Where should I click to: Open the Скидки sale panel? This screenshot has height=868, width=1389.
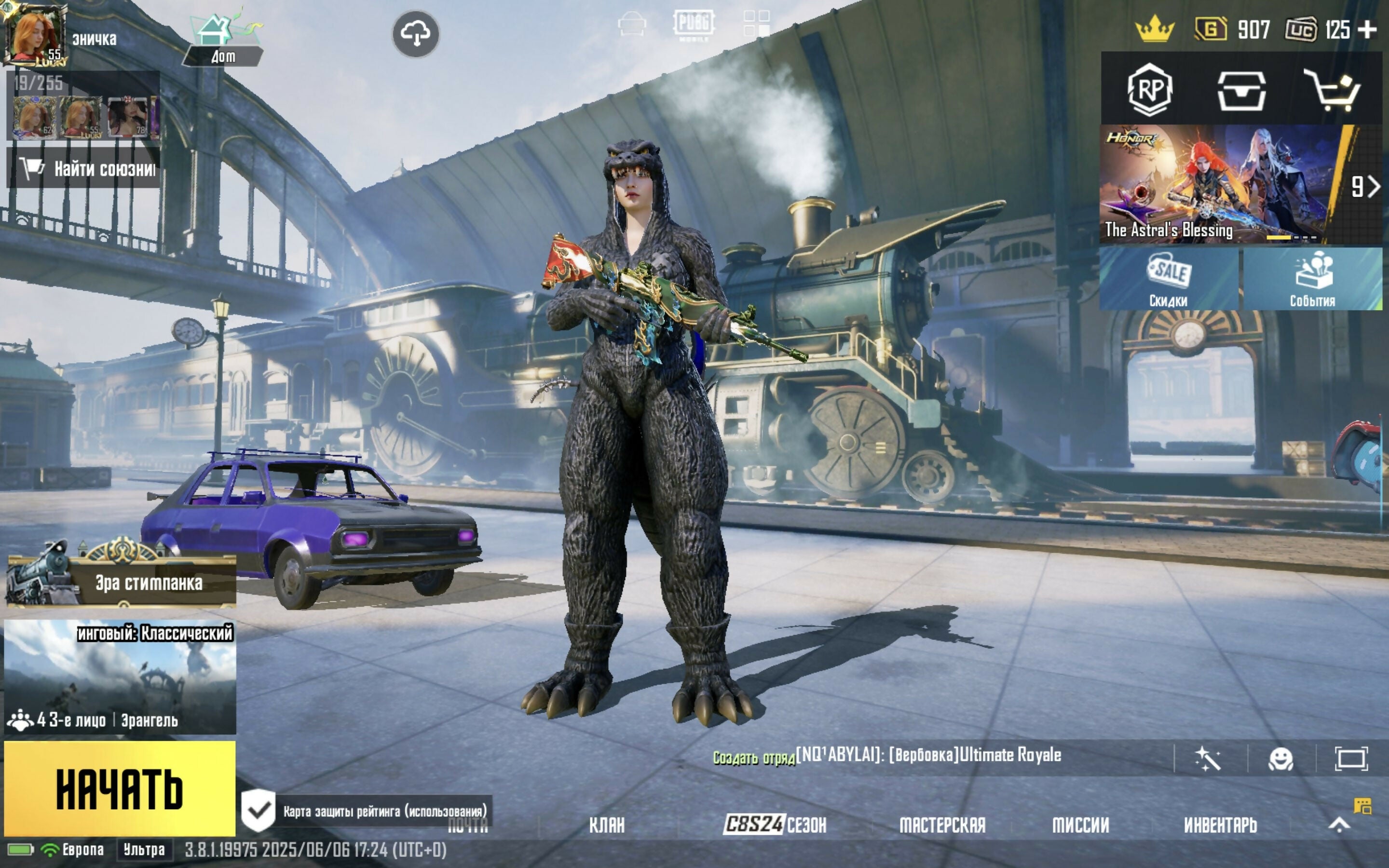point(1169,279)
